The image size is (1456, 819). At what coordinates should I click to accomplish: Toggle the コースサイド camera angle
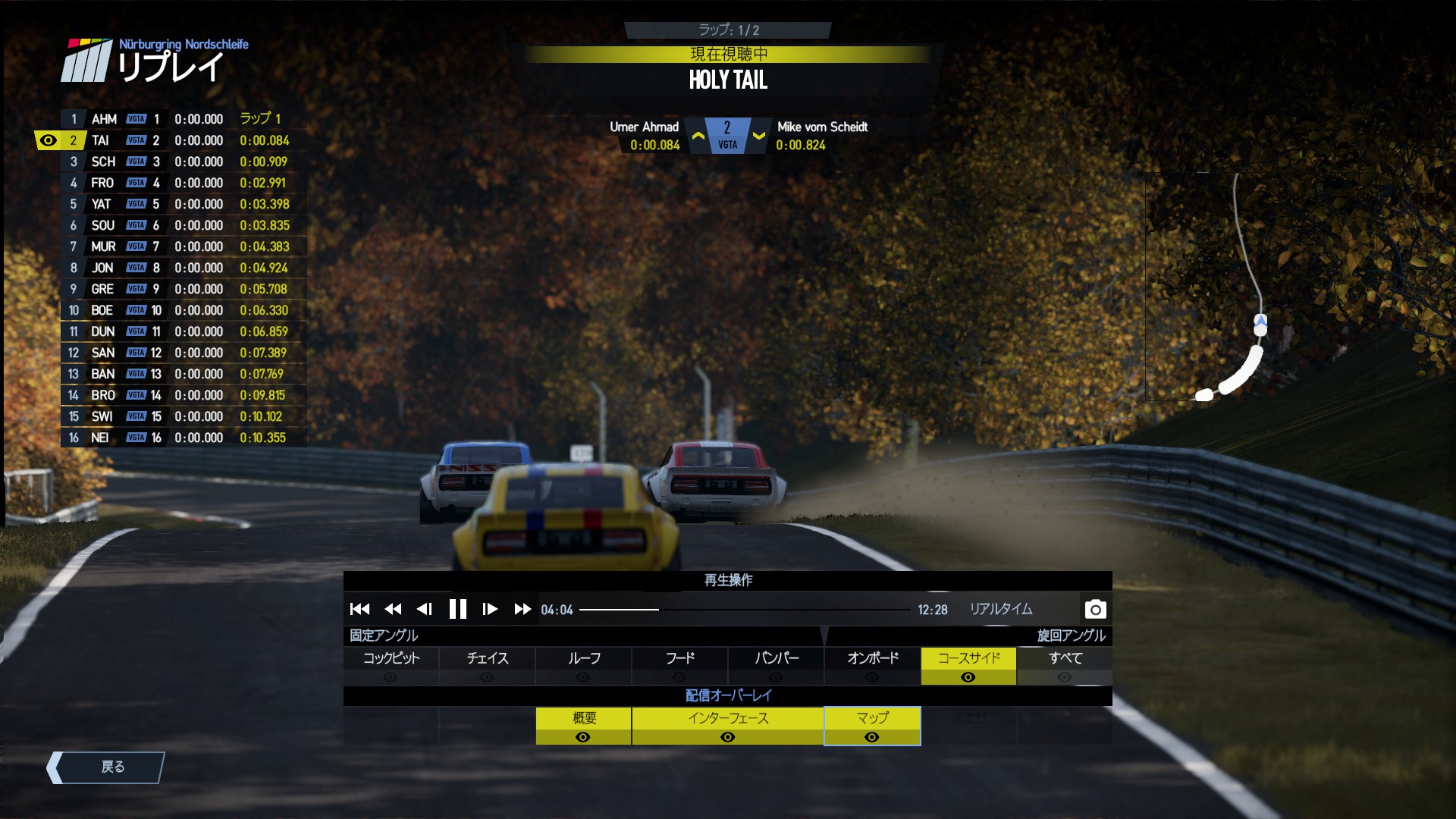[x=968, y=665]
